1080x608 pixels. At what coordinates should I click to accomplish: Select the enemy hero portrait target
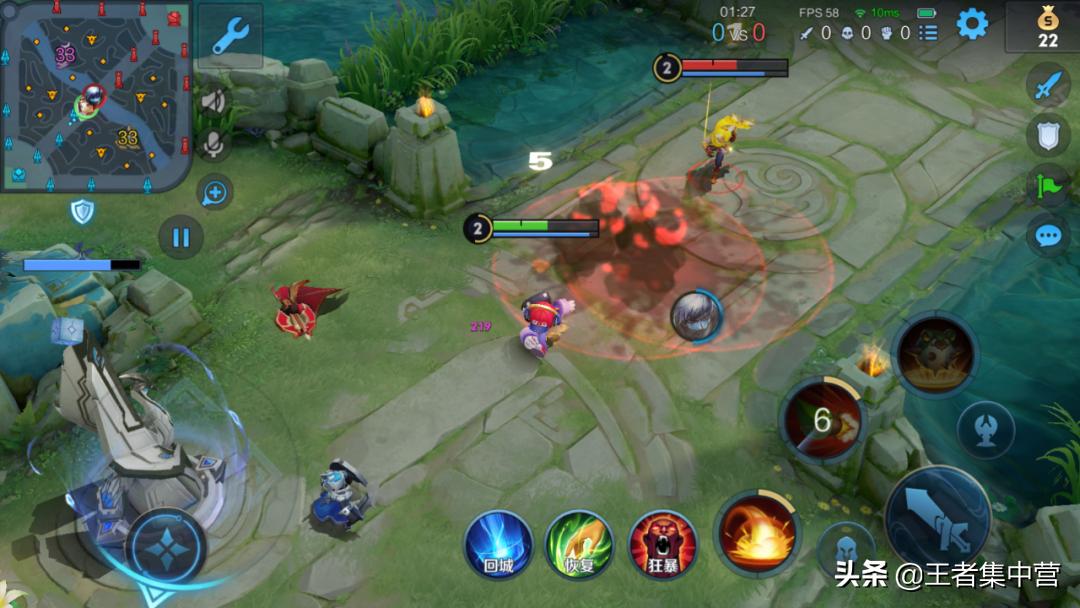(x=696, y=316)
